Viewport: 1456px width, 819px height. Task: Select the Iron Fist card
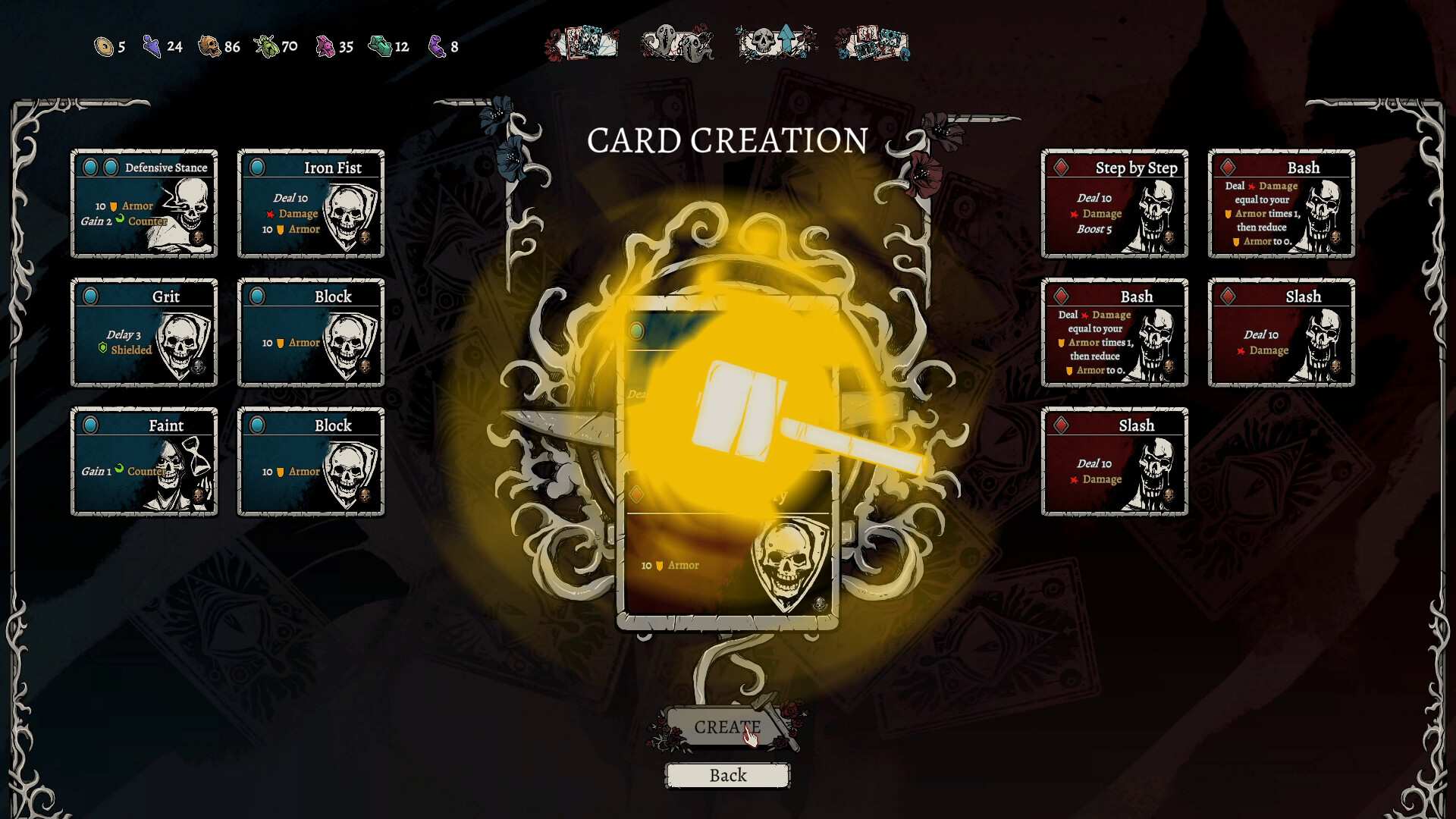click(311, 203)
